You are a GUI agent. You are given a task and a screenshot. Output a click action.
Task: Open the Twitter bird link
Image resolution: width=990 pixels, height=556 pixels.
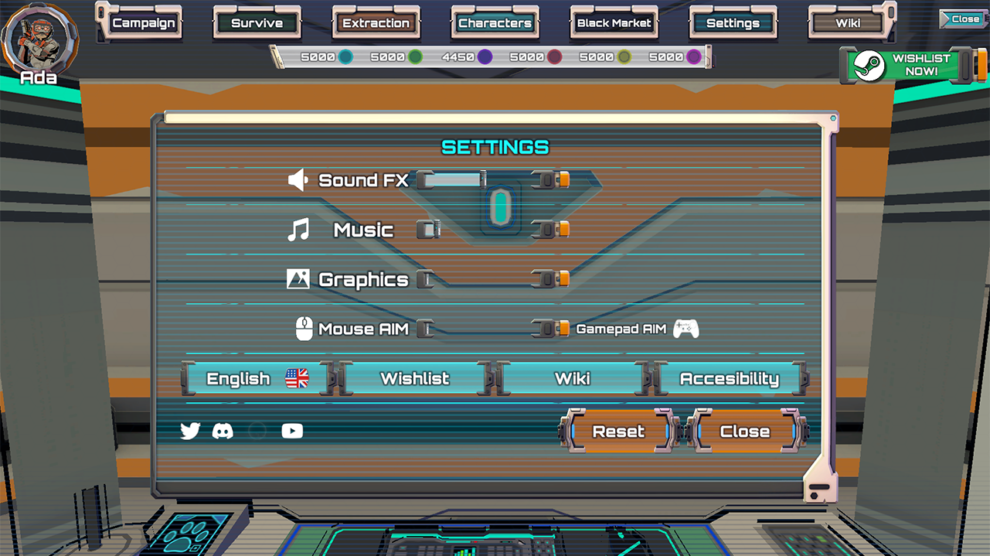click(190, 431)
